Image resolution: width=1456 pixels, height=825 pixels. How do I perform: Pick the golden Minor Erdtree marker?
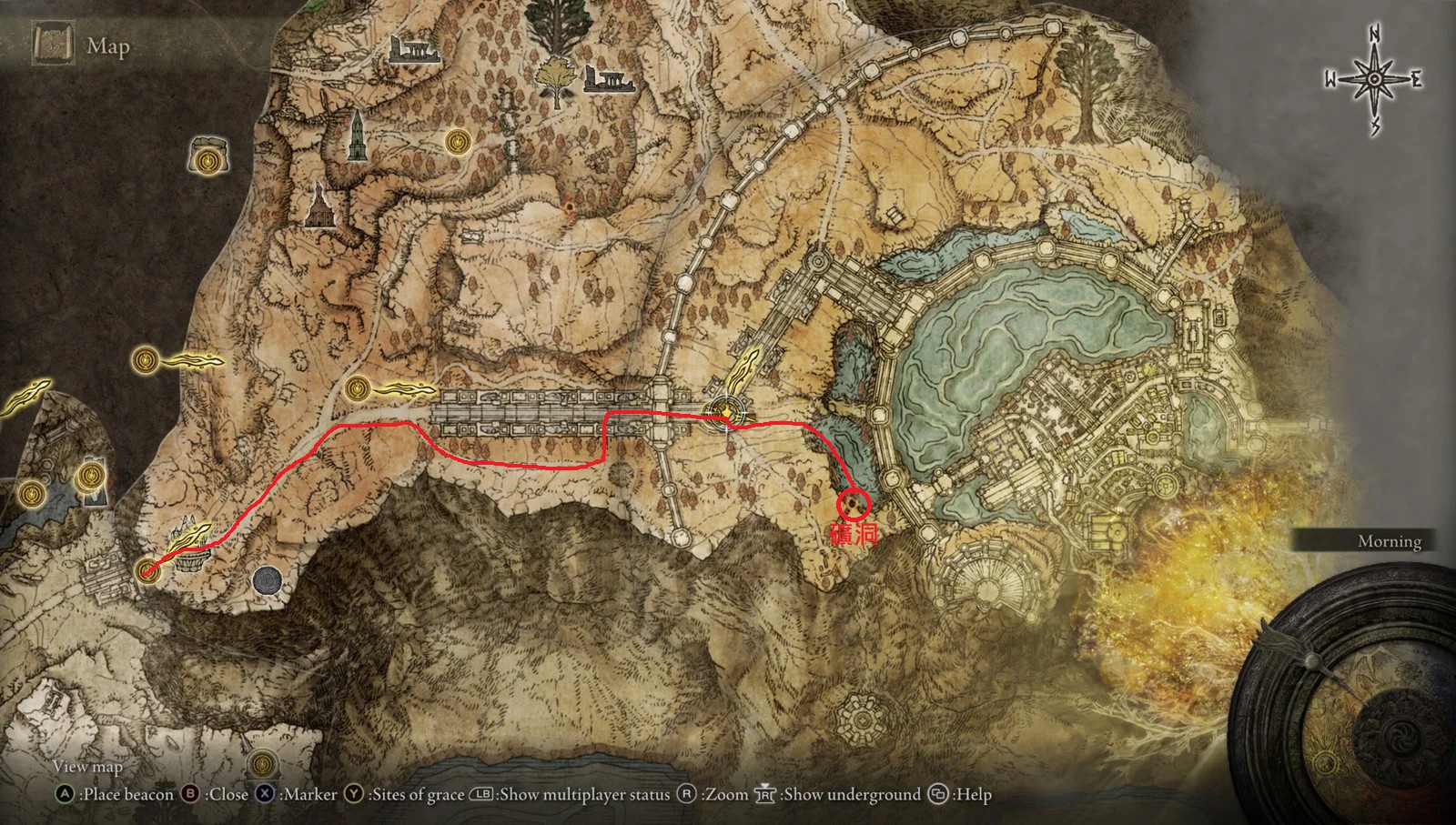tap(552, 75)
